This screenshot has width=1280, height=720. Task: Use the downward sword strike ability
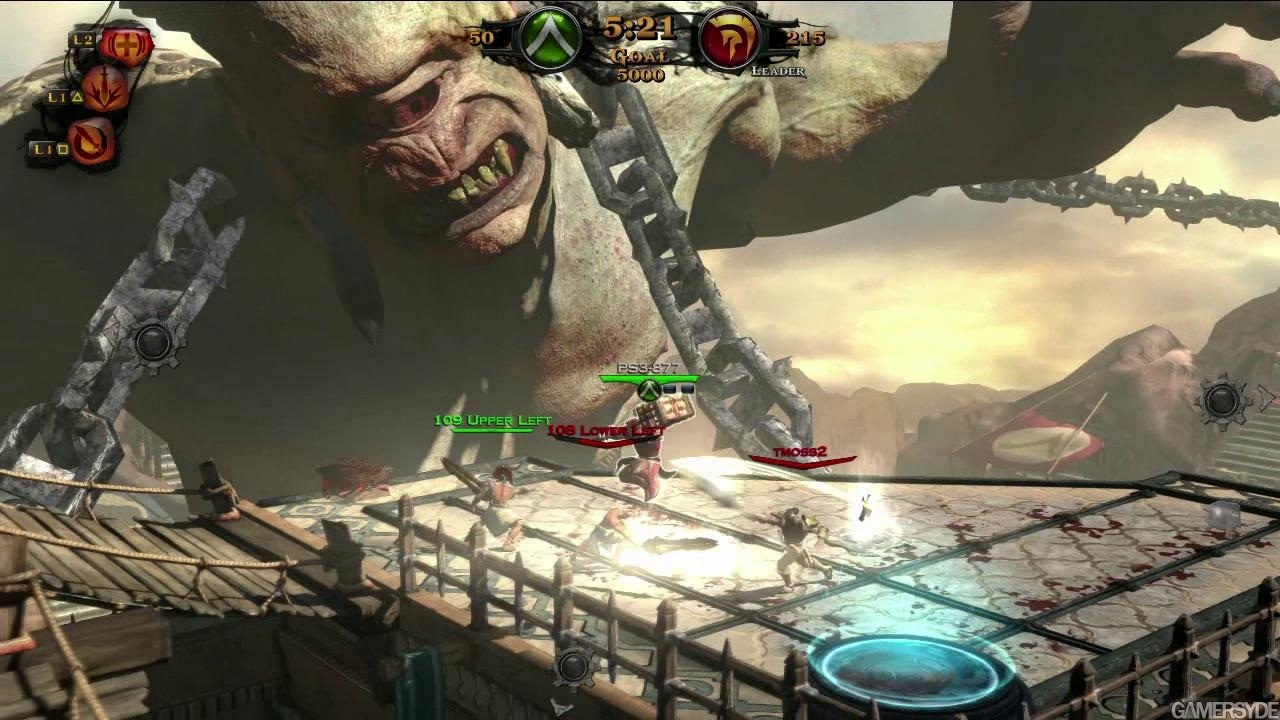pos(104,90)
